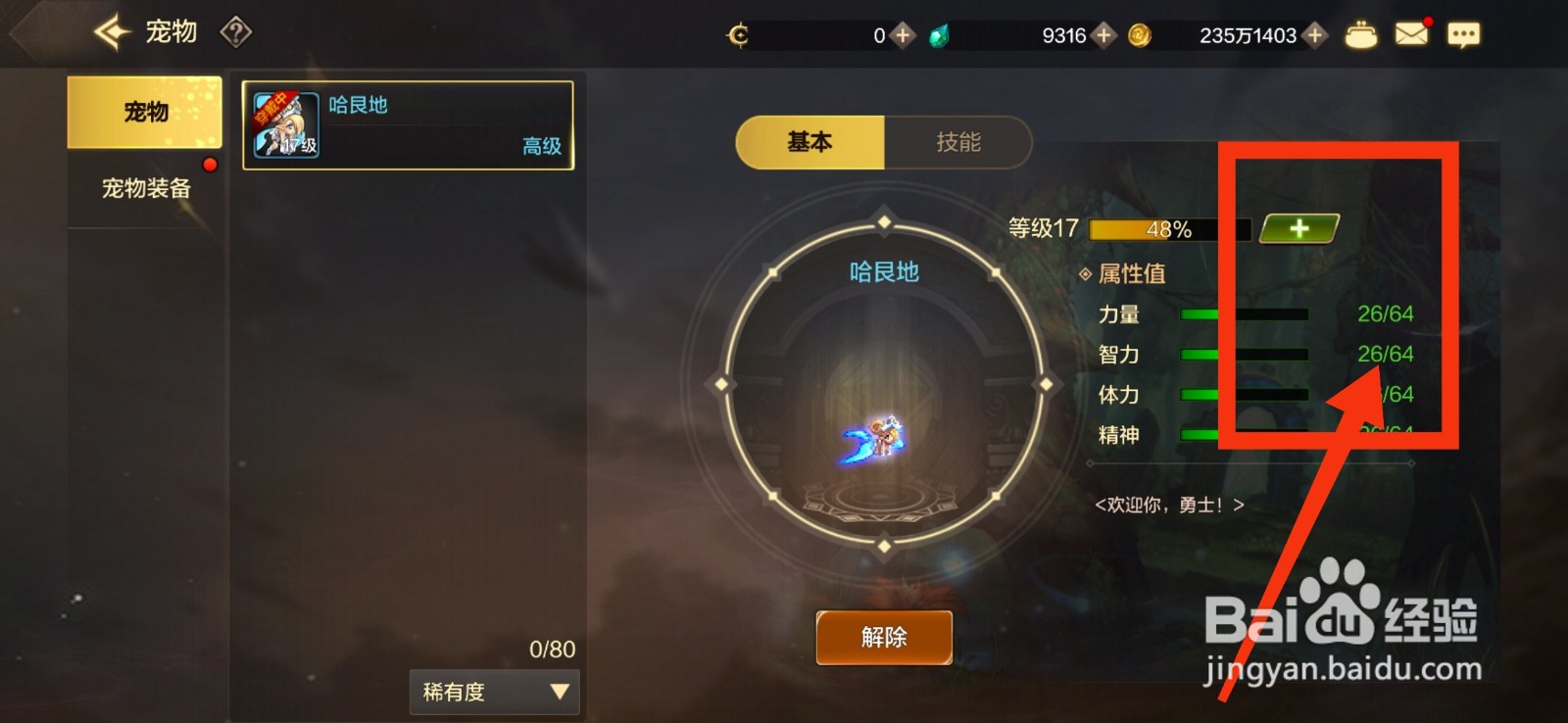Toggle to the 宠物 sidebar category

(144, 111)
